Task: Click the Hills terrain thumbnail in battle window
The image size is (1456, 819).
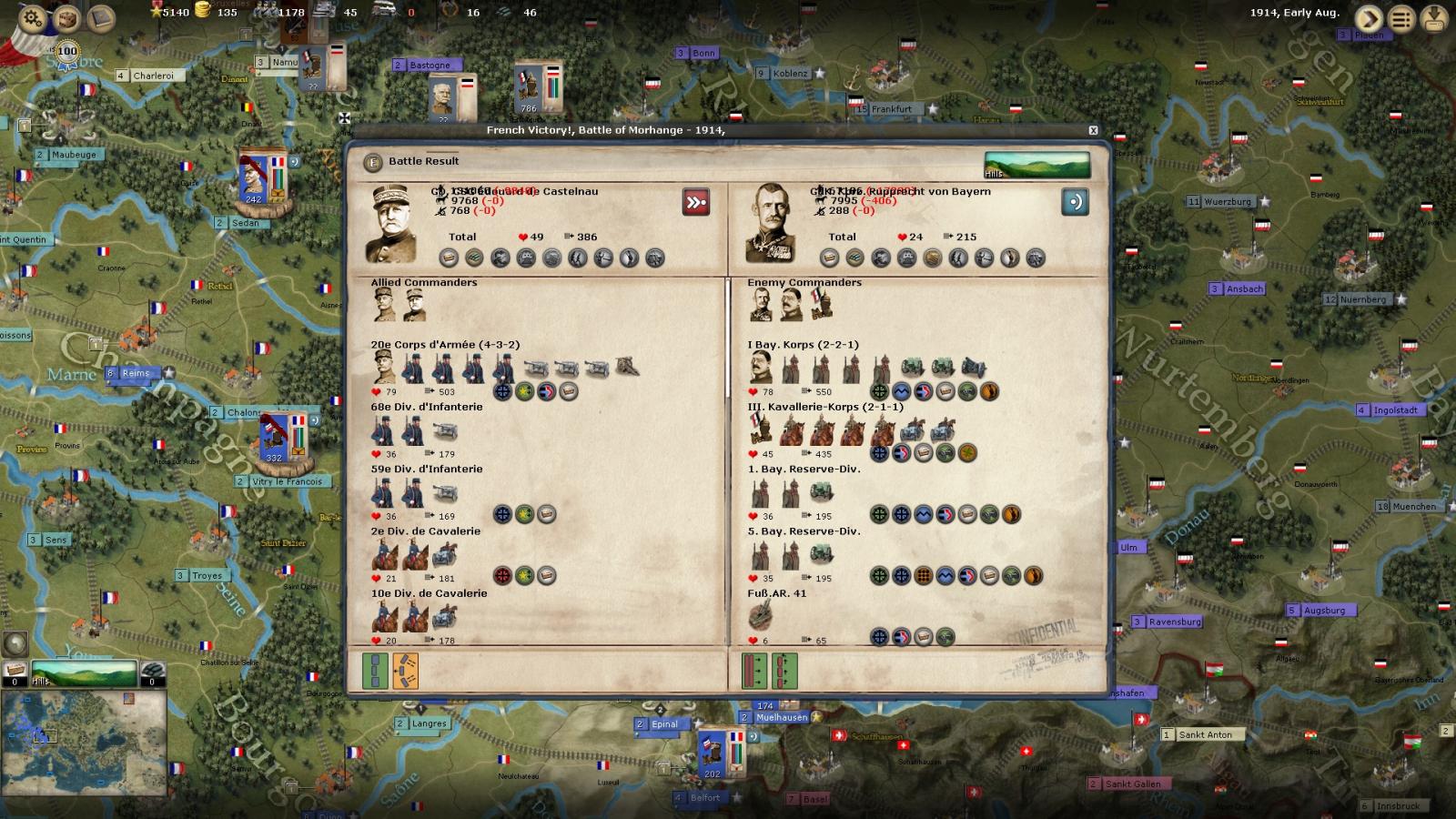Action: click(x=1036, y=166)
